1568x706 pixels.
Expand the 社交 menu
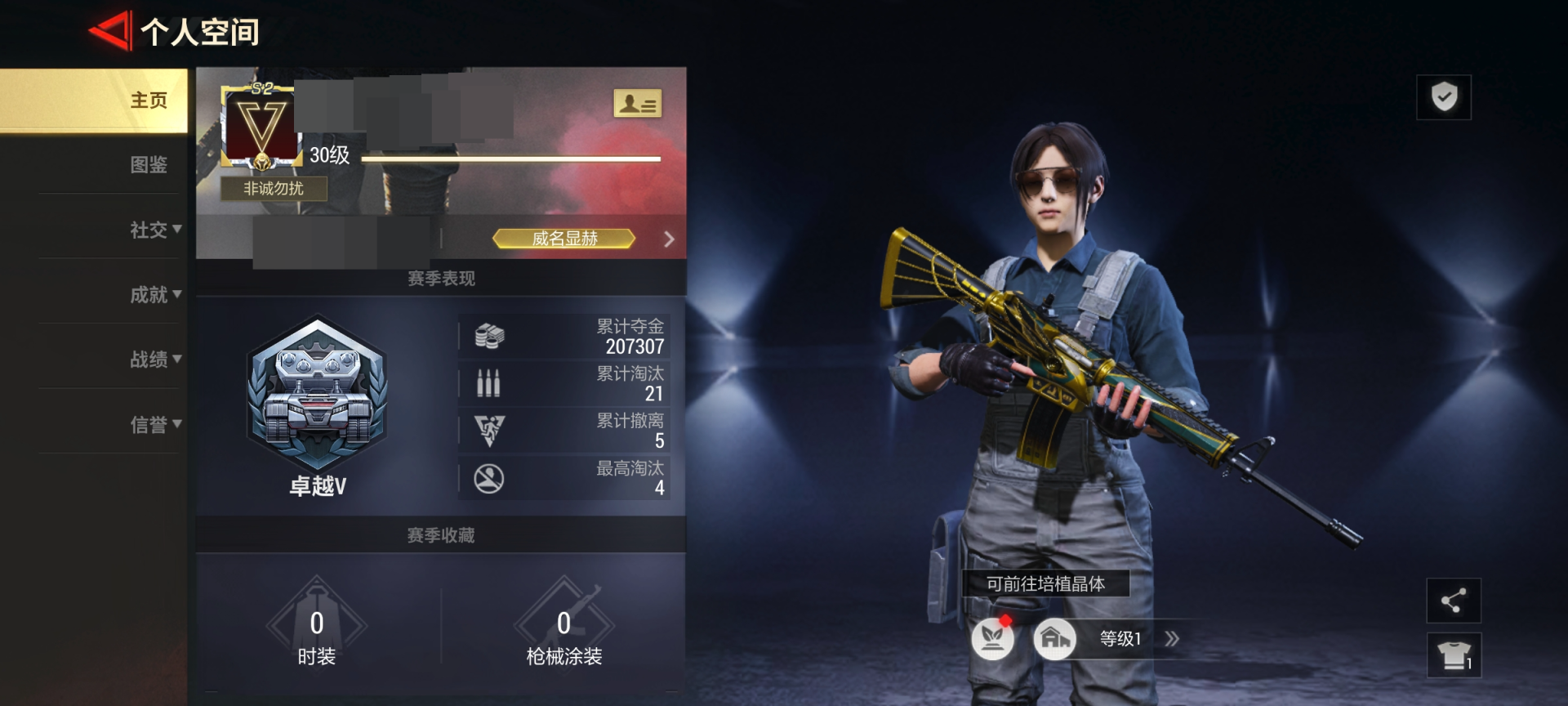[x=155, y=230]
